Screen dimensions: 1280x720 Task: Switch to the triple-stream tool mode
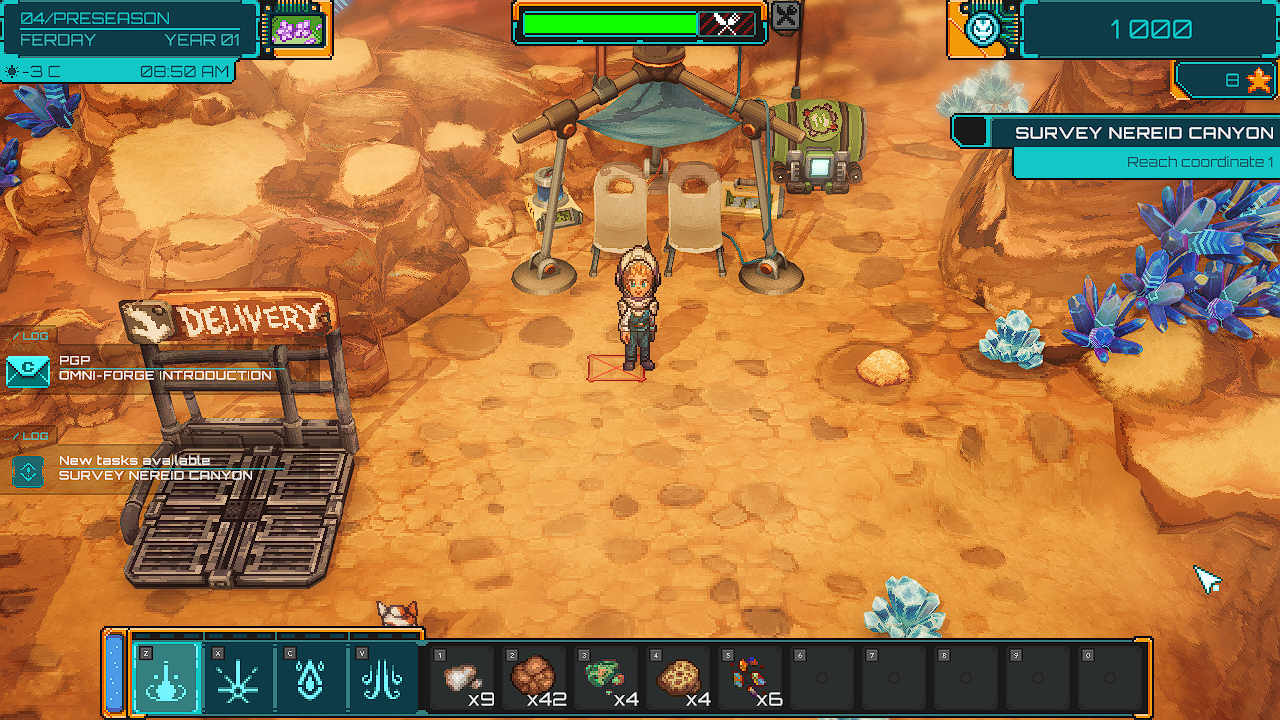[x=382, y=676]
